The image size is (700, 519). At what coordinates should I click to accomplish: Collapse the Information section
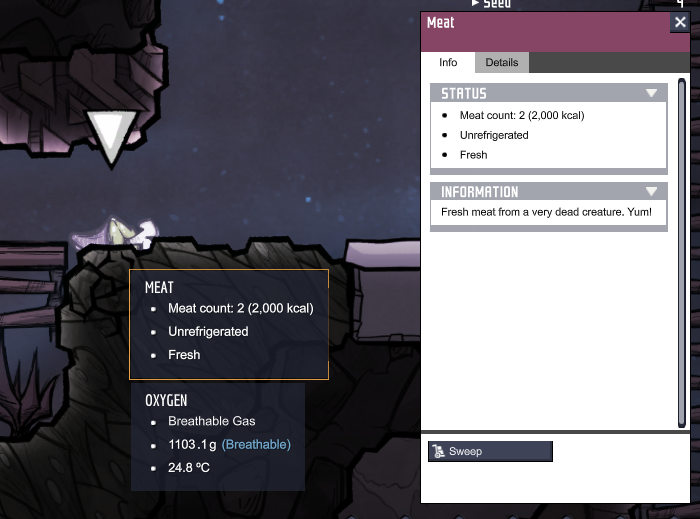pos(652,191)
